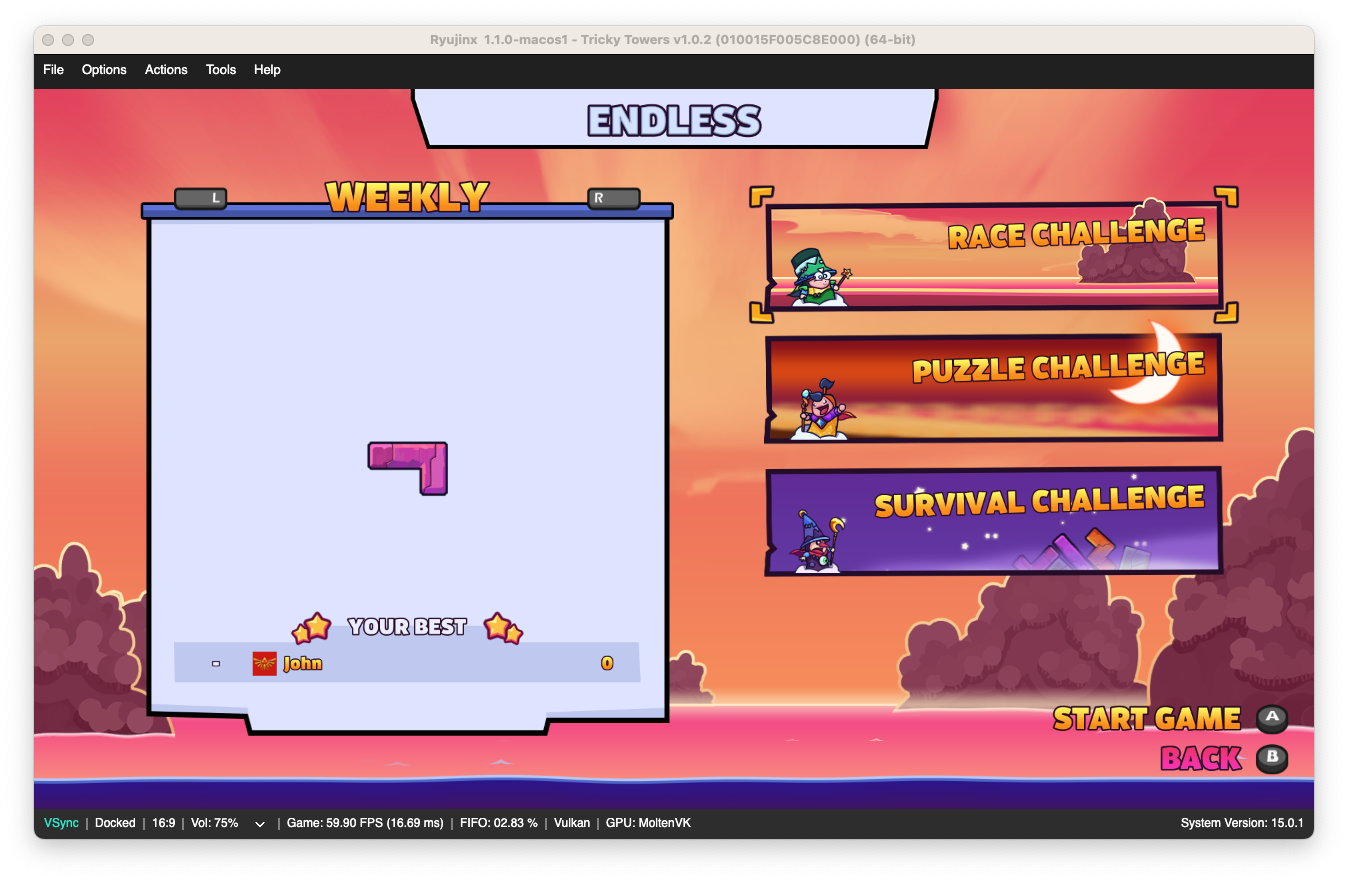This screenshot has width=1348, height=881.
Task: Toggle VSync in the status bar
Action: (60, 823)
